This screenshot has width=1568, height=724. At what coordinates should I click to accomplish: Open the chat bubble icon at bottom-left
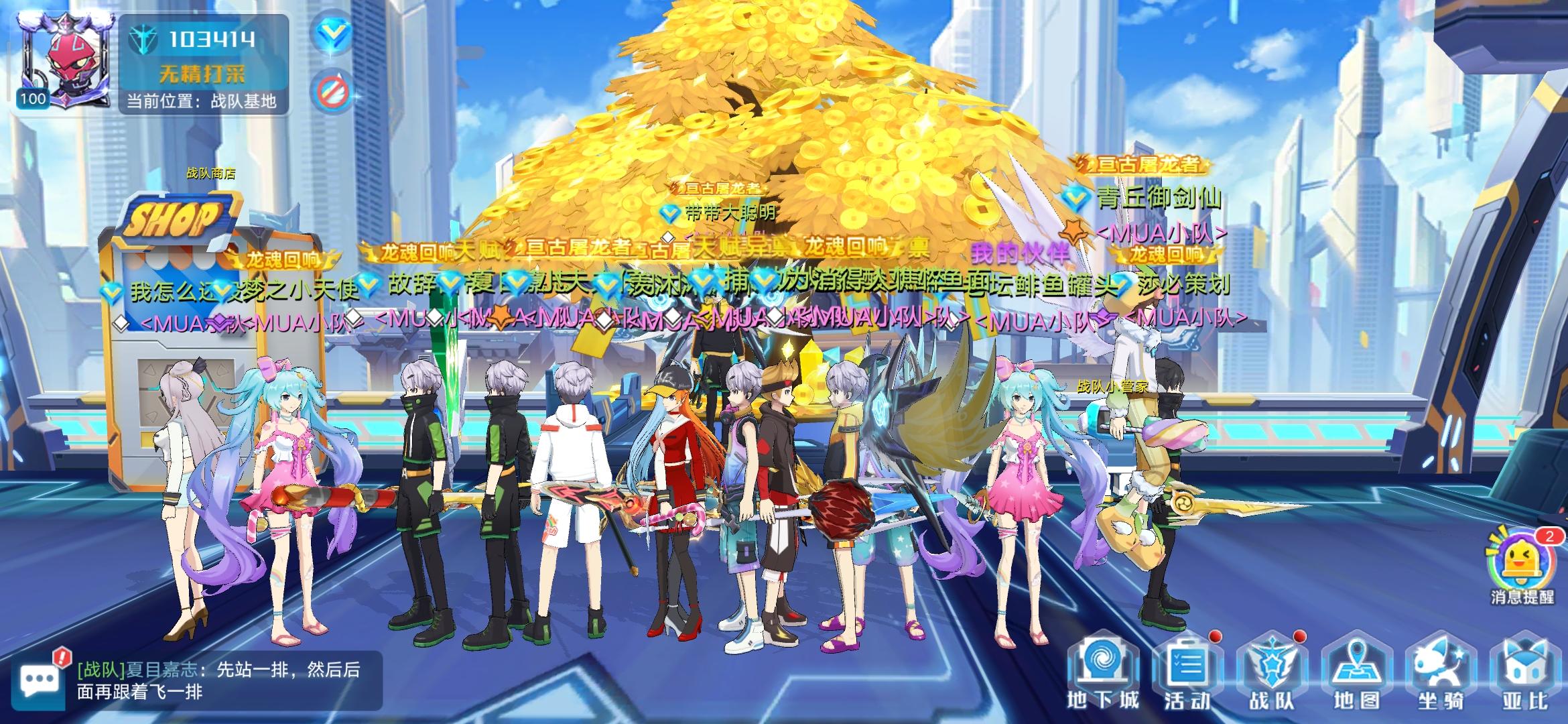tap(39, 677)
